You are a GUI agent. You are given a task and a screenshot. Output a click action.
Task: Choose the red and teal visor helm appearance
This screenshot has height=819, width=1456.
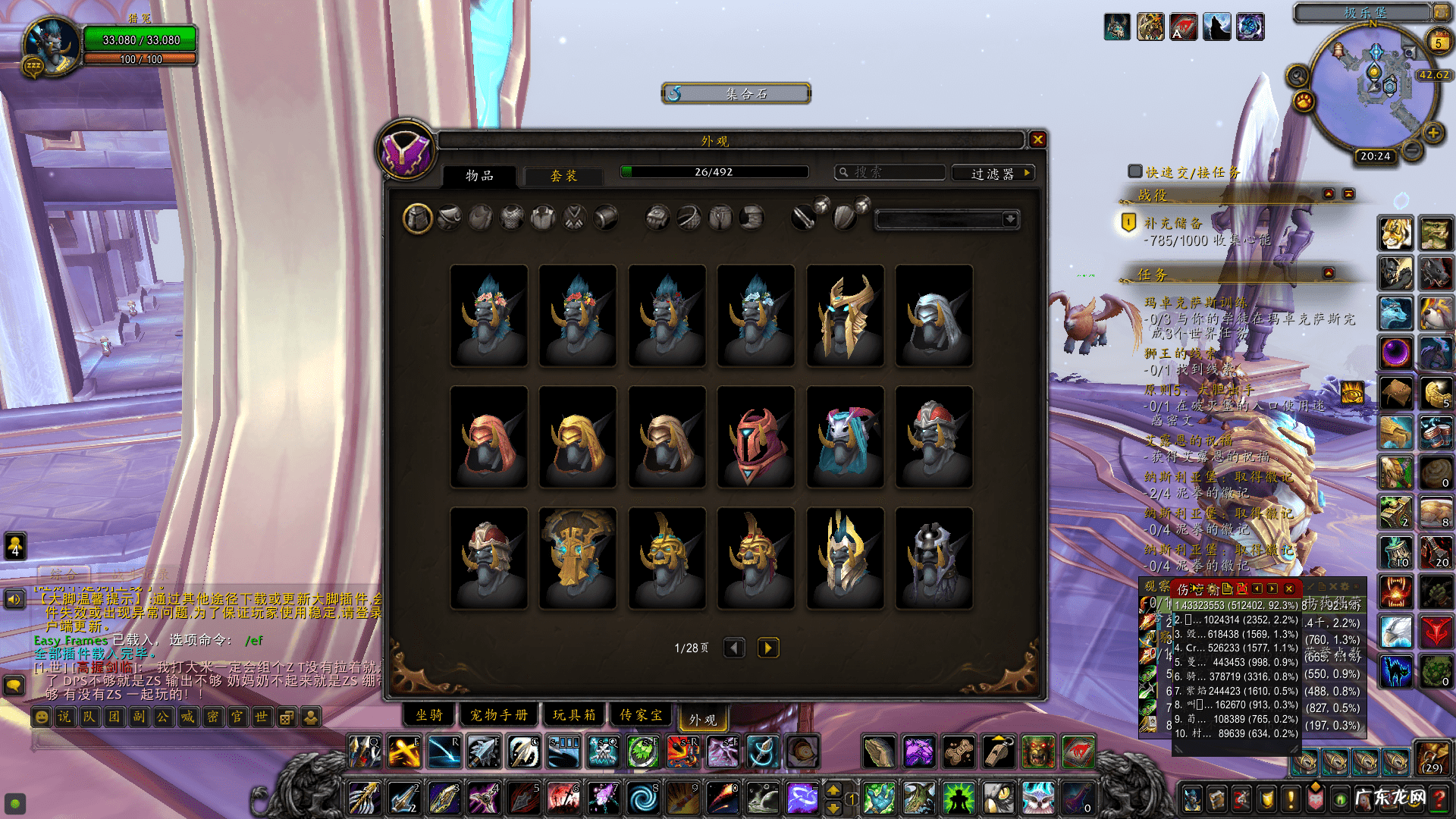click(x=755, y=437)
